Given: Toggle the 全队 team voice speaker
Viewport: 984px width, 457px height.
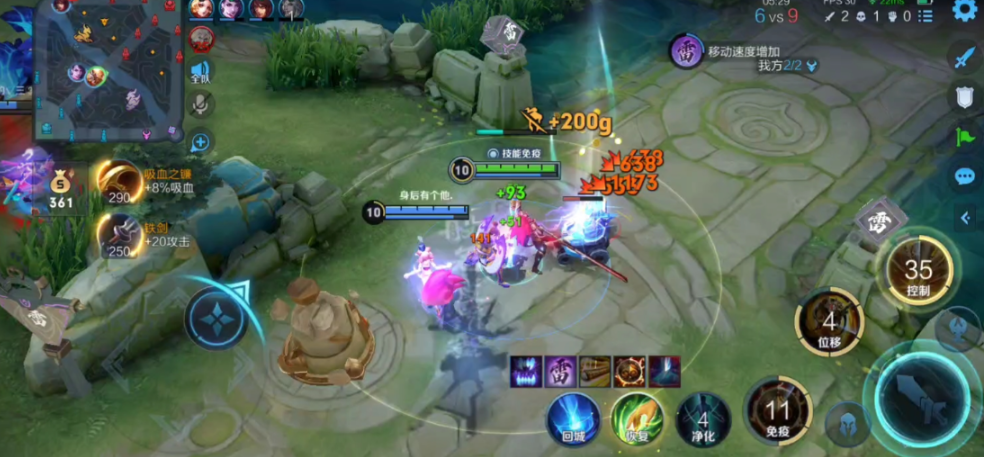Looking at the screenshot, I should click(201, 72).
